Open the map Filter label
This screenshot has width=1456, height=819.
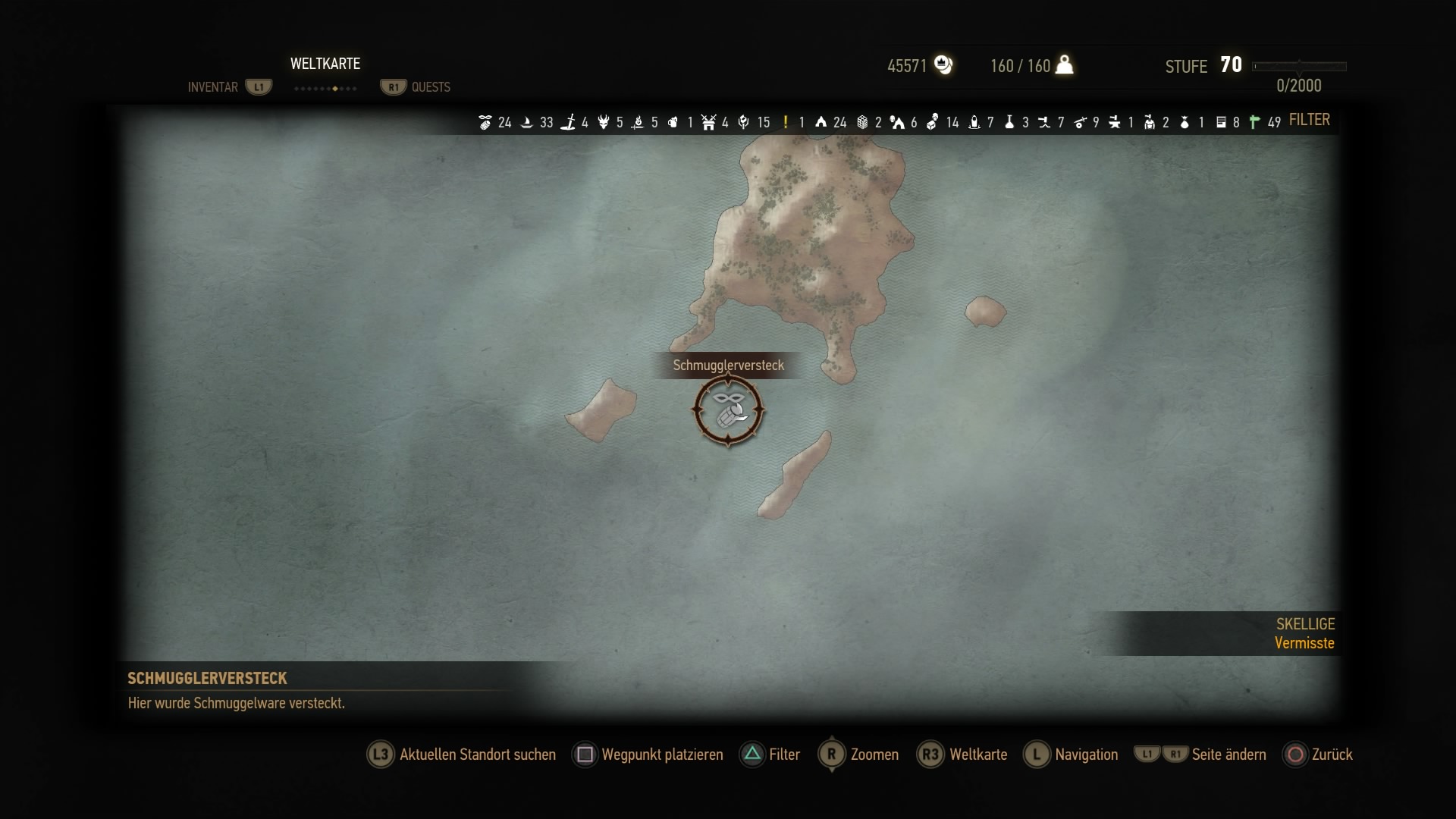point(1309,120)
